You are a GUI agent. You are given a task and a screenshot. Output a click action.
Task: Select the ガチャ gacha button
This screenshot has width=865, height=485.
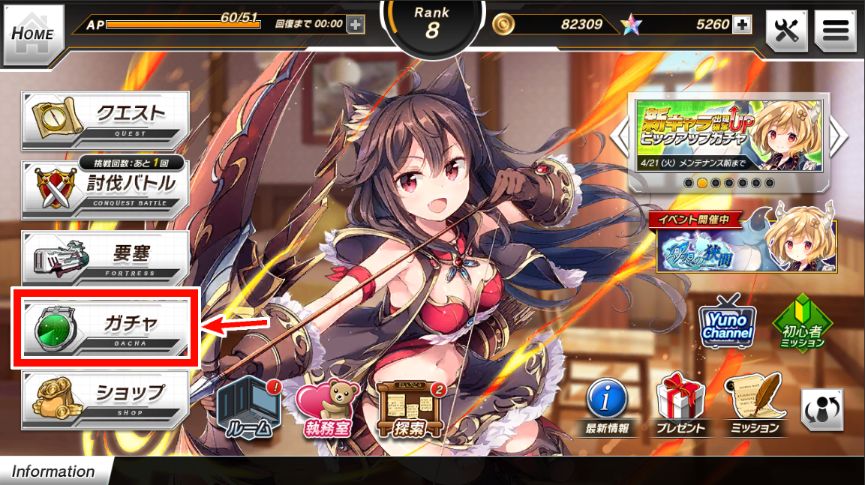pos(105,325)
